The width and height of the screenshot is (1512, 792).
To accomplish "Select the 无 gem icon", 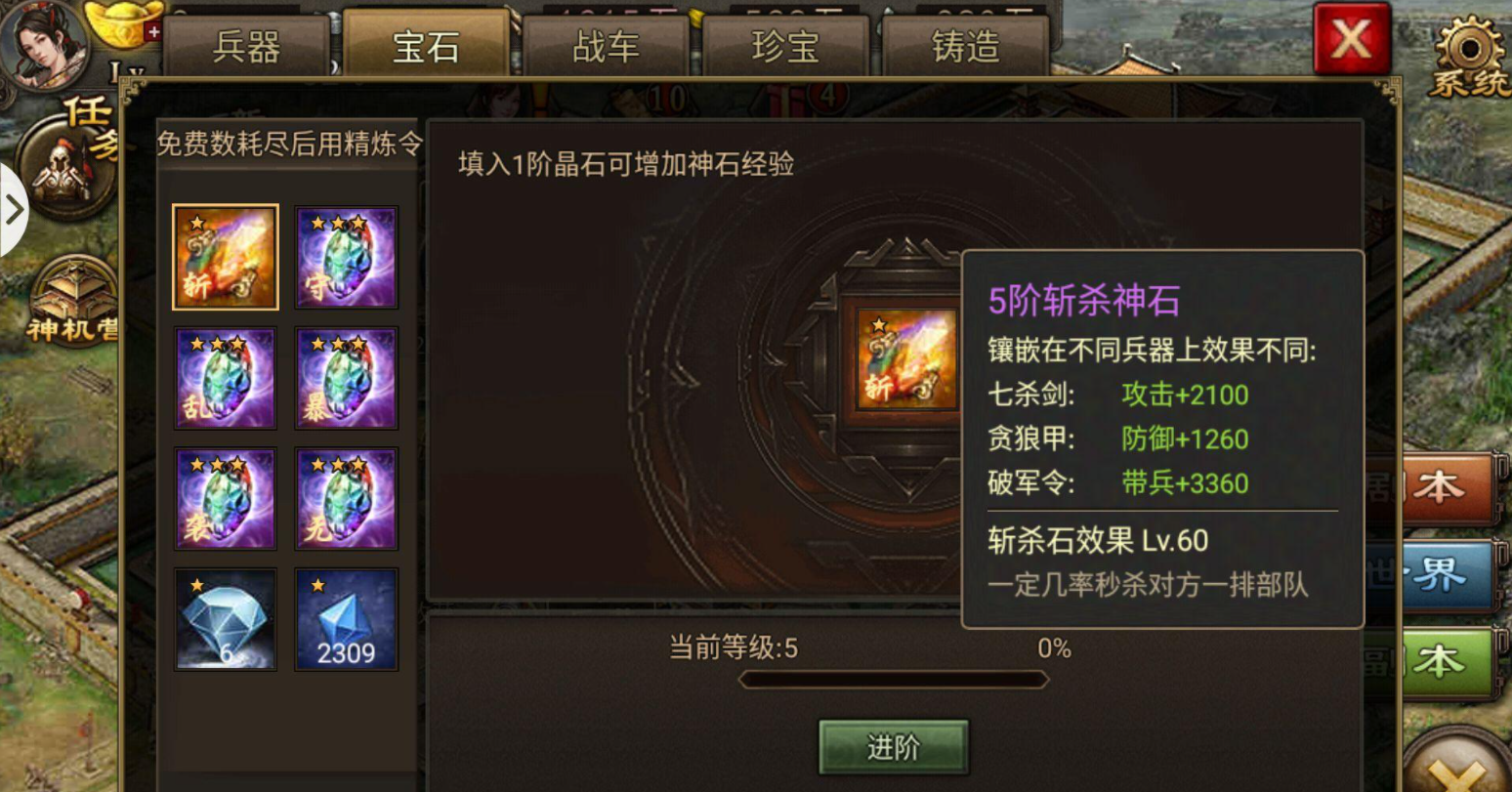I will pyautogui.click(x=346, y=497).
